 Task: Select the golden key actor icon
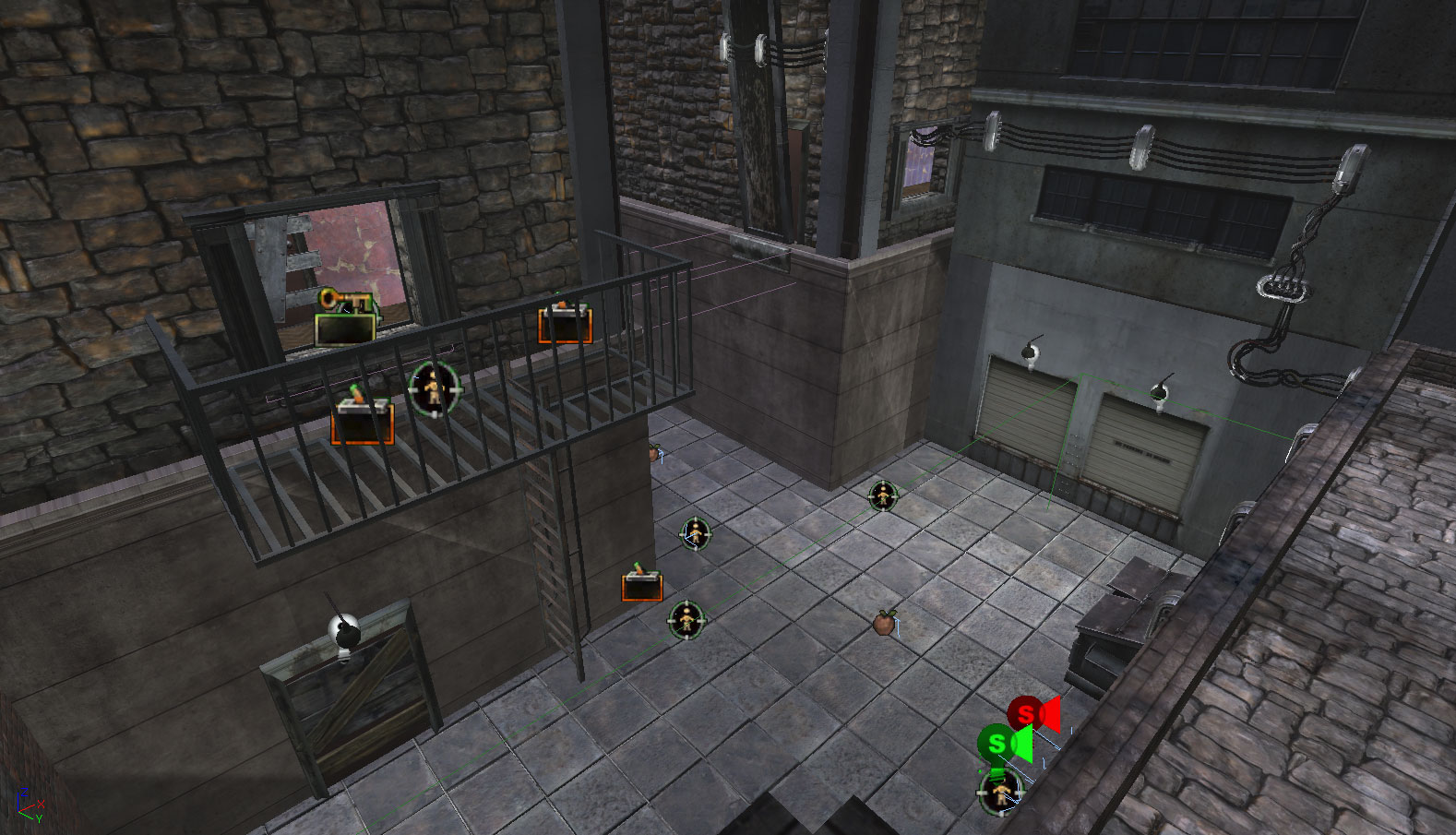(x=343, y=300)
